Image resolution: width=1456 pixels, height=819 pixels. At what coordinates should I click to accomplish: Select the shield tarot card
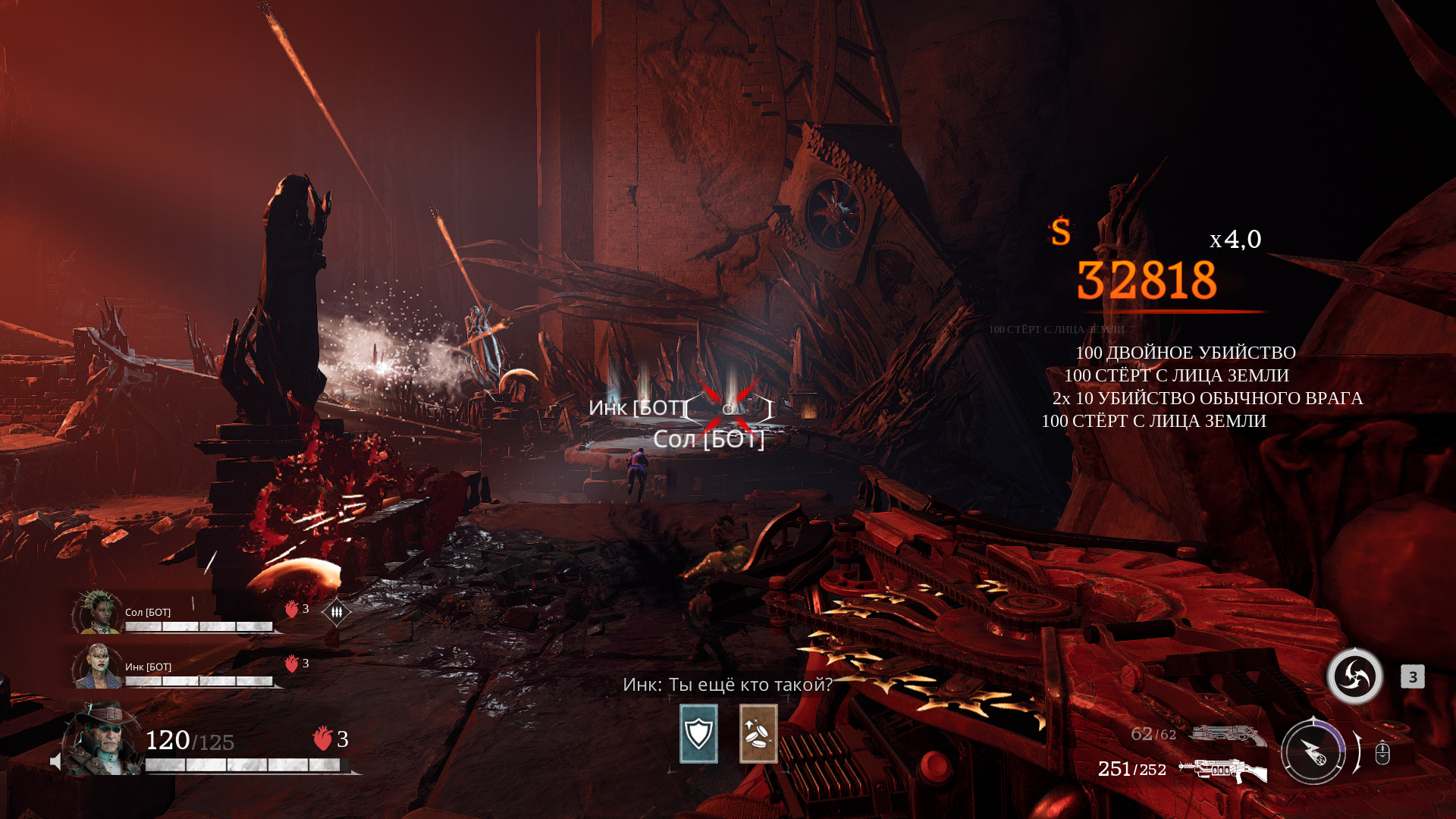[x=698, y=733]
